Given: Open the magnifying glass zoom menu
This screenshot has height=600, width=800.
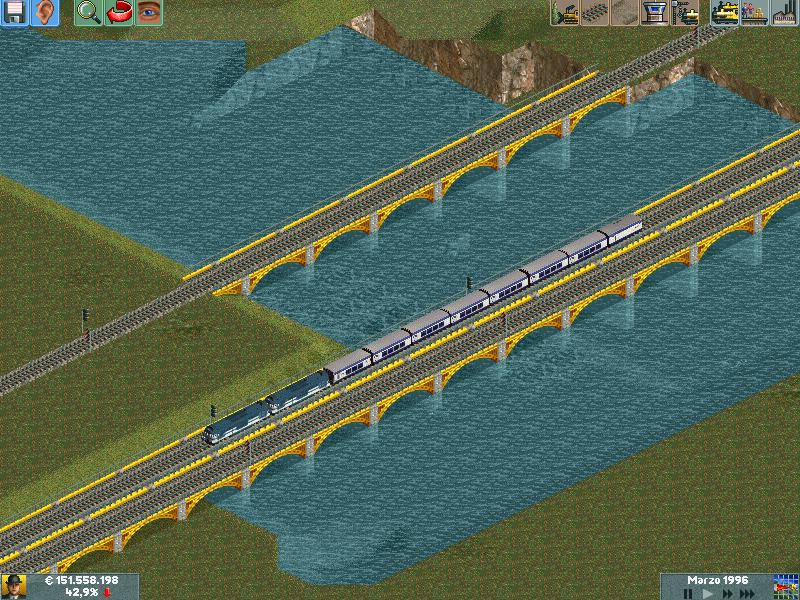Looking at the screenshot, I should (x=88, y=13).
